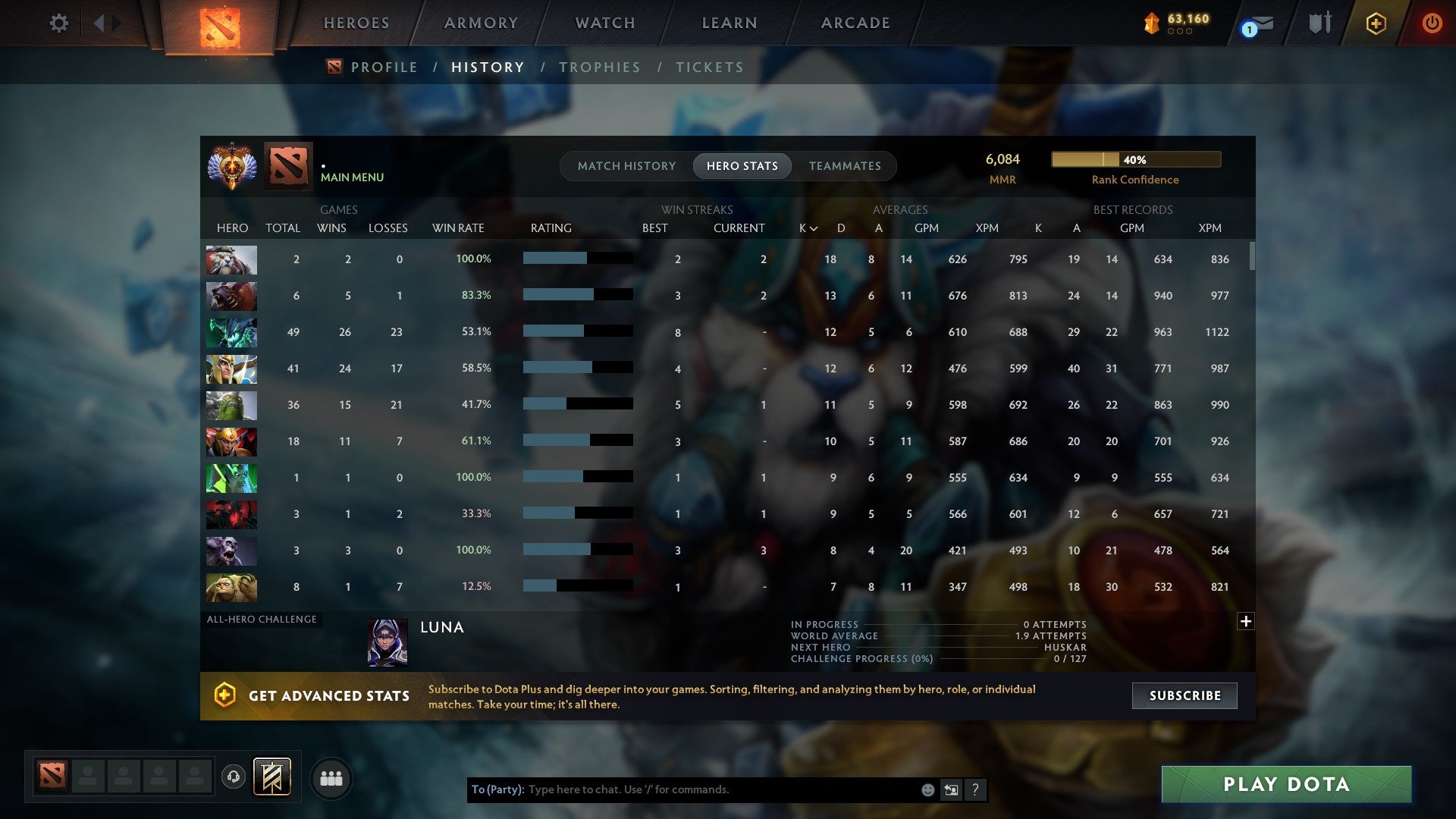Image resolution: width=1456 pixels, height=819 pixels.
Task: Enable sorting via the K column chevron
Action: coord(814,227)
